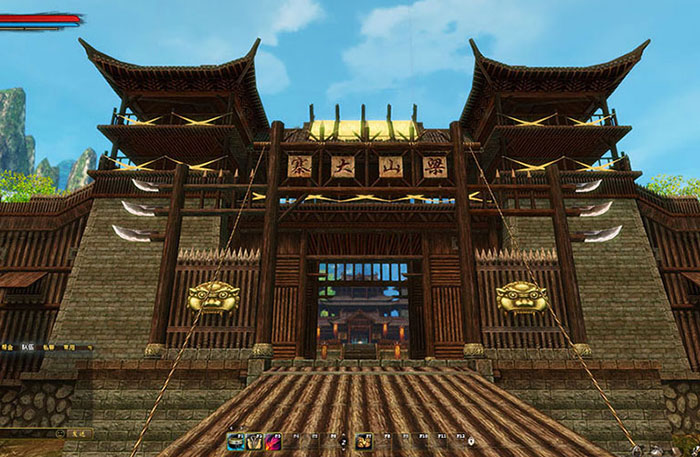Image resolution: width=700 pixels, height=457 pixels.
Task: Open the chat emoji picker
Action: point(61,433)
